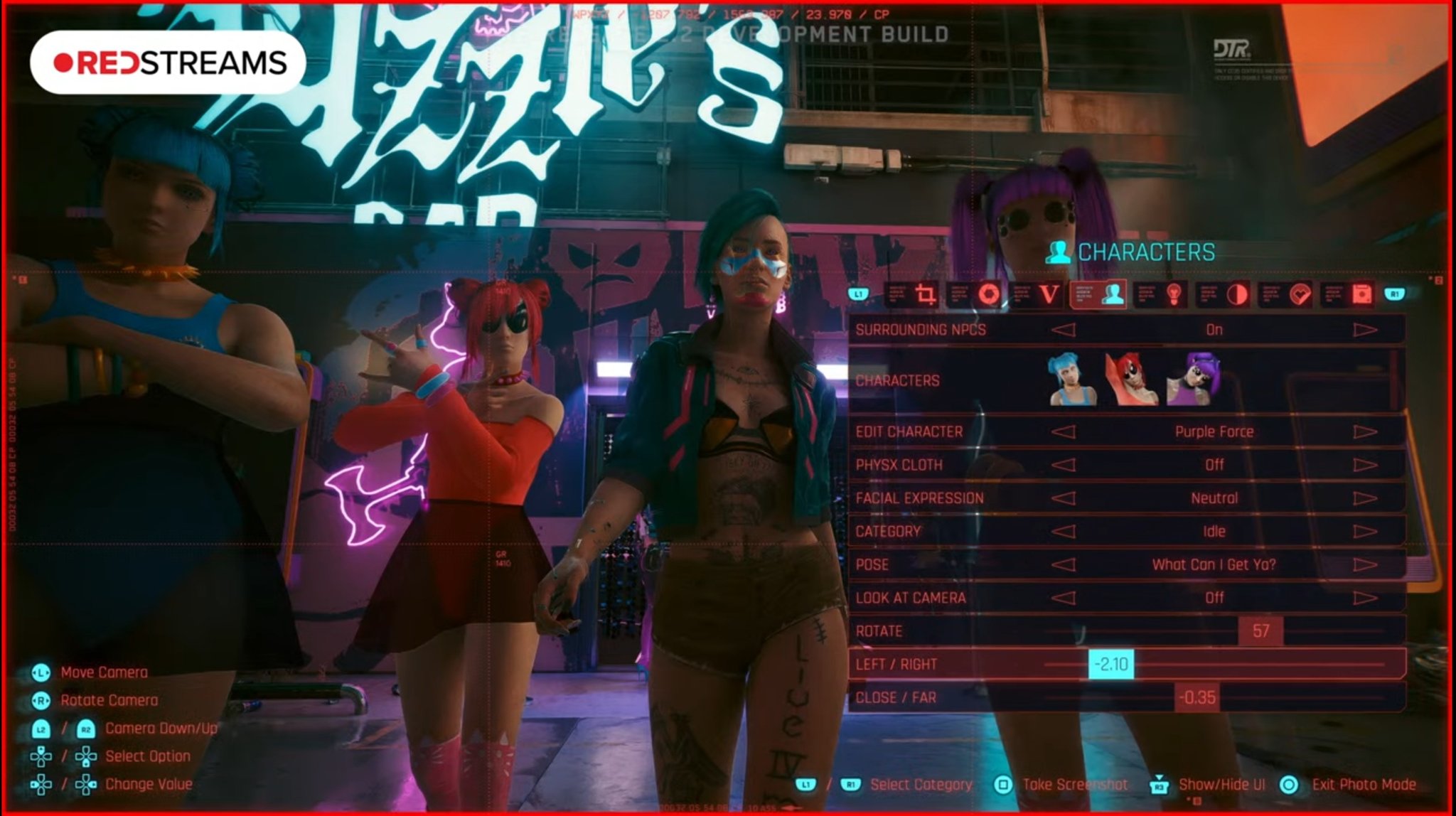Switch to the crop-icon camera tab

[924, 294]
